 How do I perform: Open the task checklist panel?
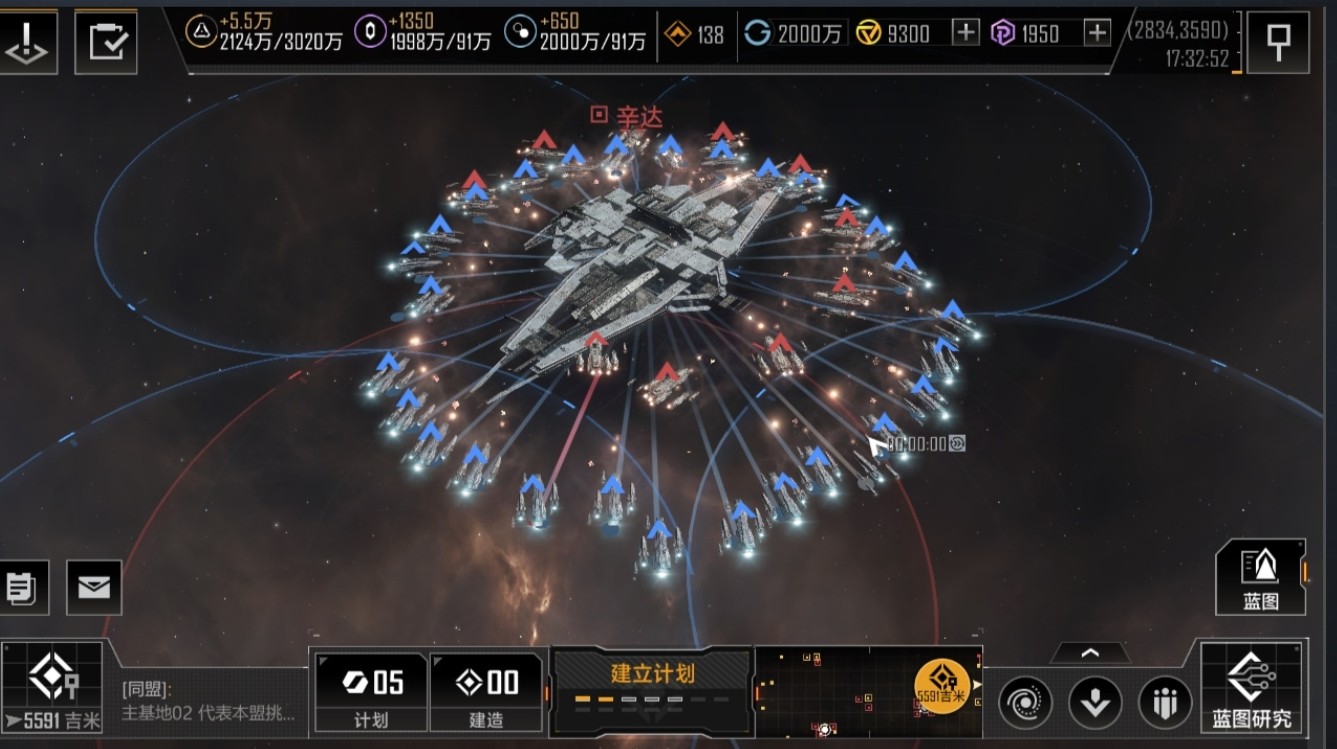105,41
